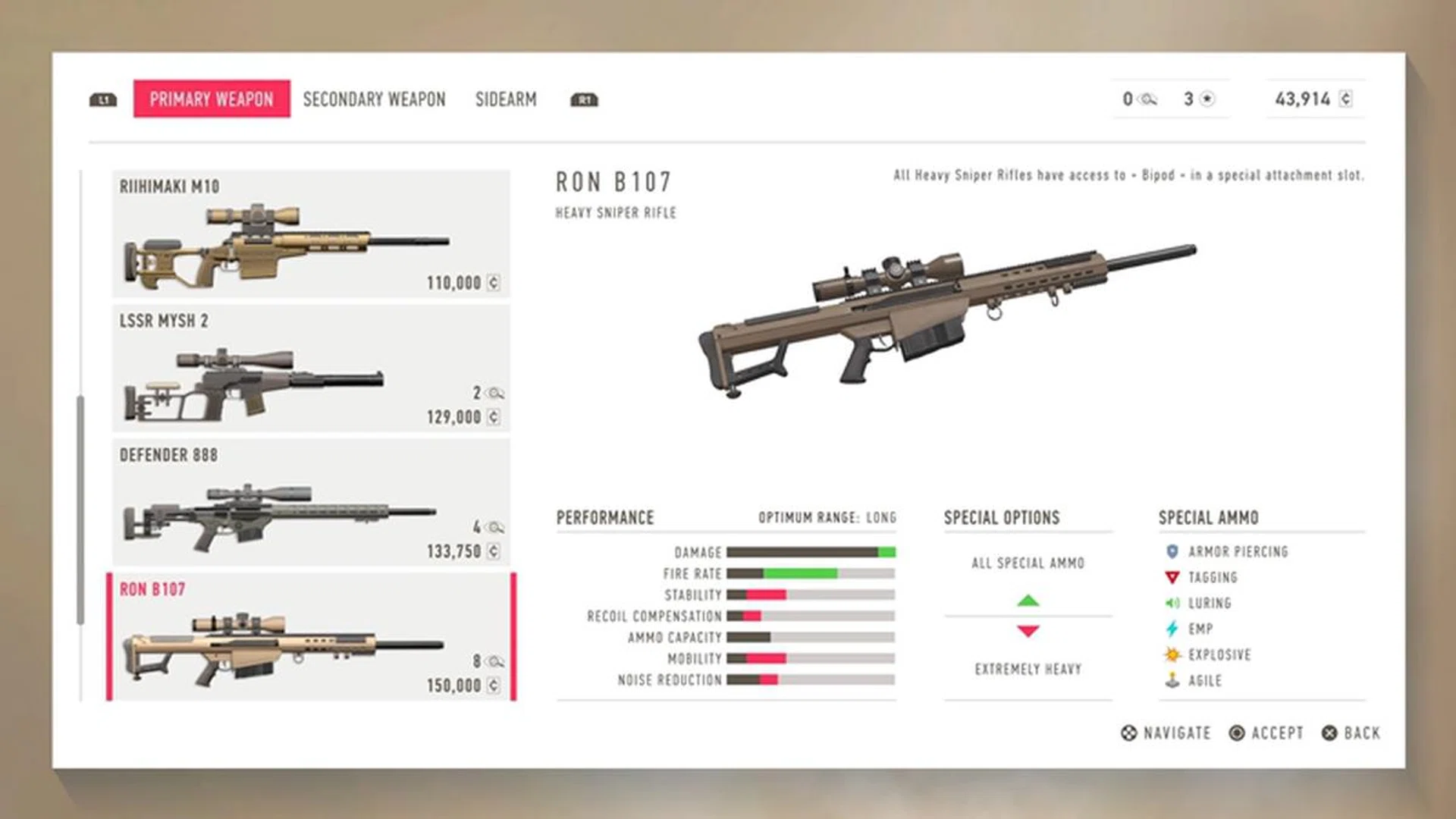Pick the Defender 888 sniper rifle
Viewport: 1456px width, 819px height.
(x=311, y=503)
